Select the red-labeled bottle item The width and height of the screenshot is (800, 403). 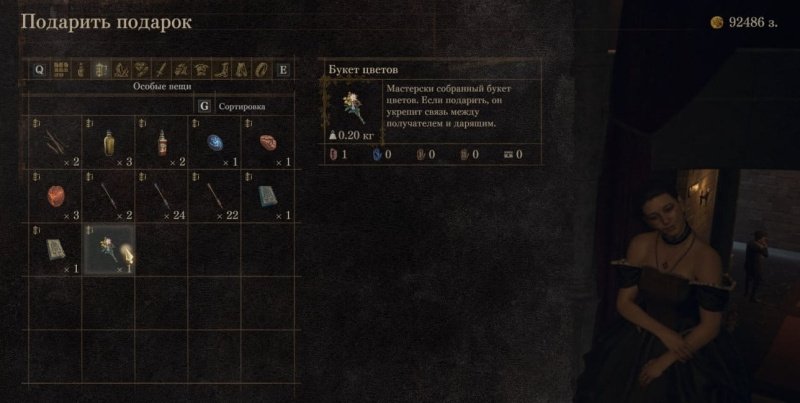[x=161, y=145]
